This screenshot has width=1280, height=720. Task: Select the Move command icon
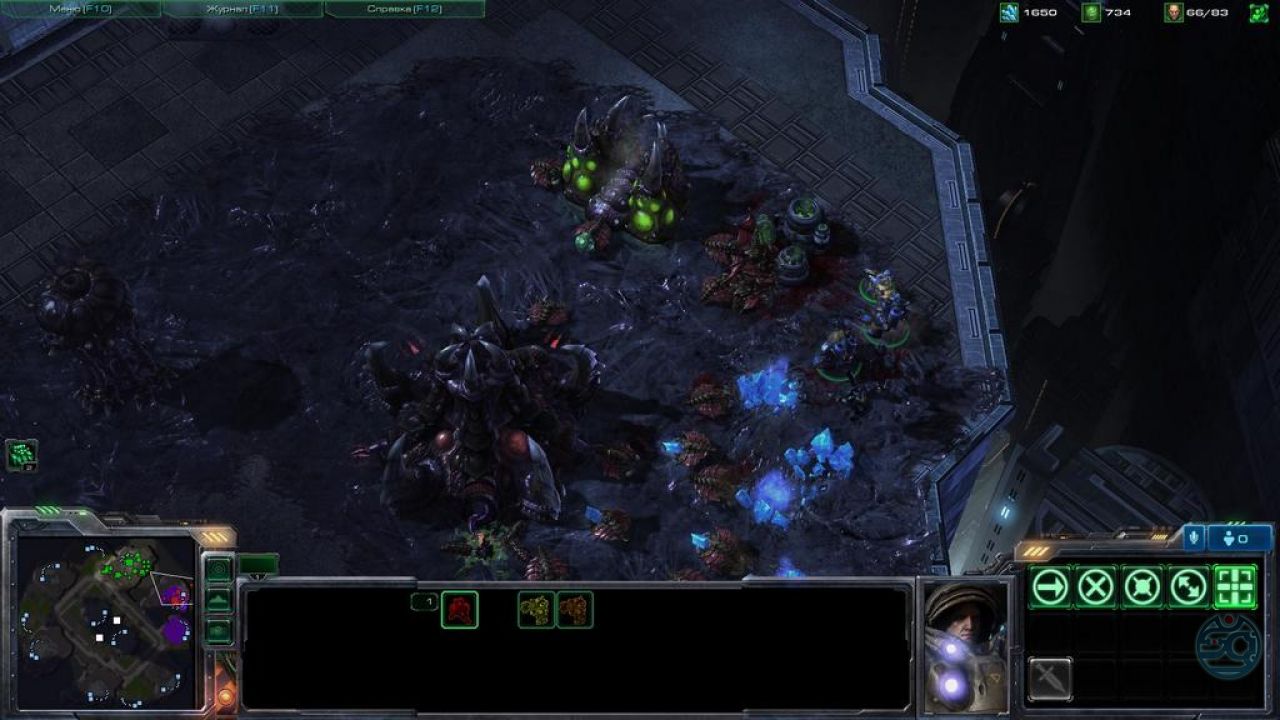tap(1052, 586)
